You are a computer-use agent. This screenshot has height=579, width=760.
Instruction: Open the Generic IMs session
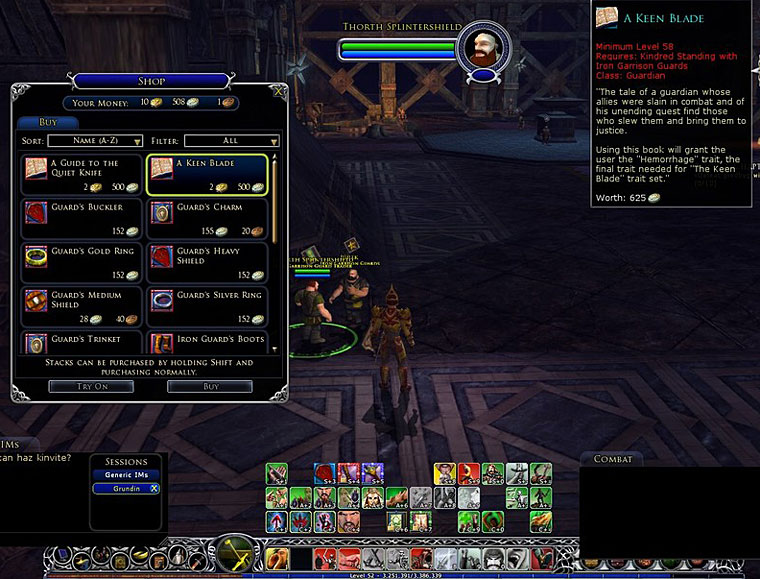click(125, 475)
